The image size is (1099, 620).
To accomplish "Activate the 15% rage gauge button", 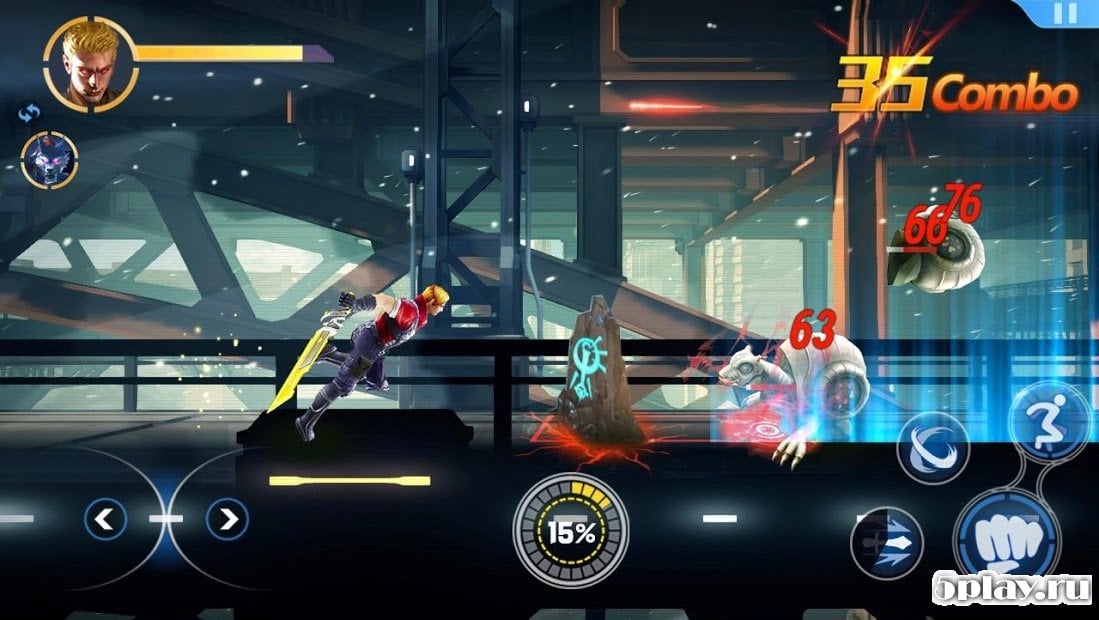I will click(571, 531).
